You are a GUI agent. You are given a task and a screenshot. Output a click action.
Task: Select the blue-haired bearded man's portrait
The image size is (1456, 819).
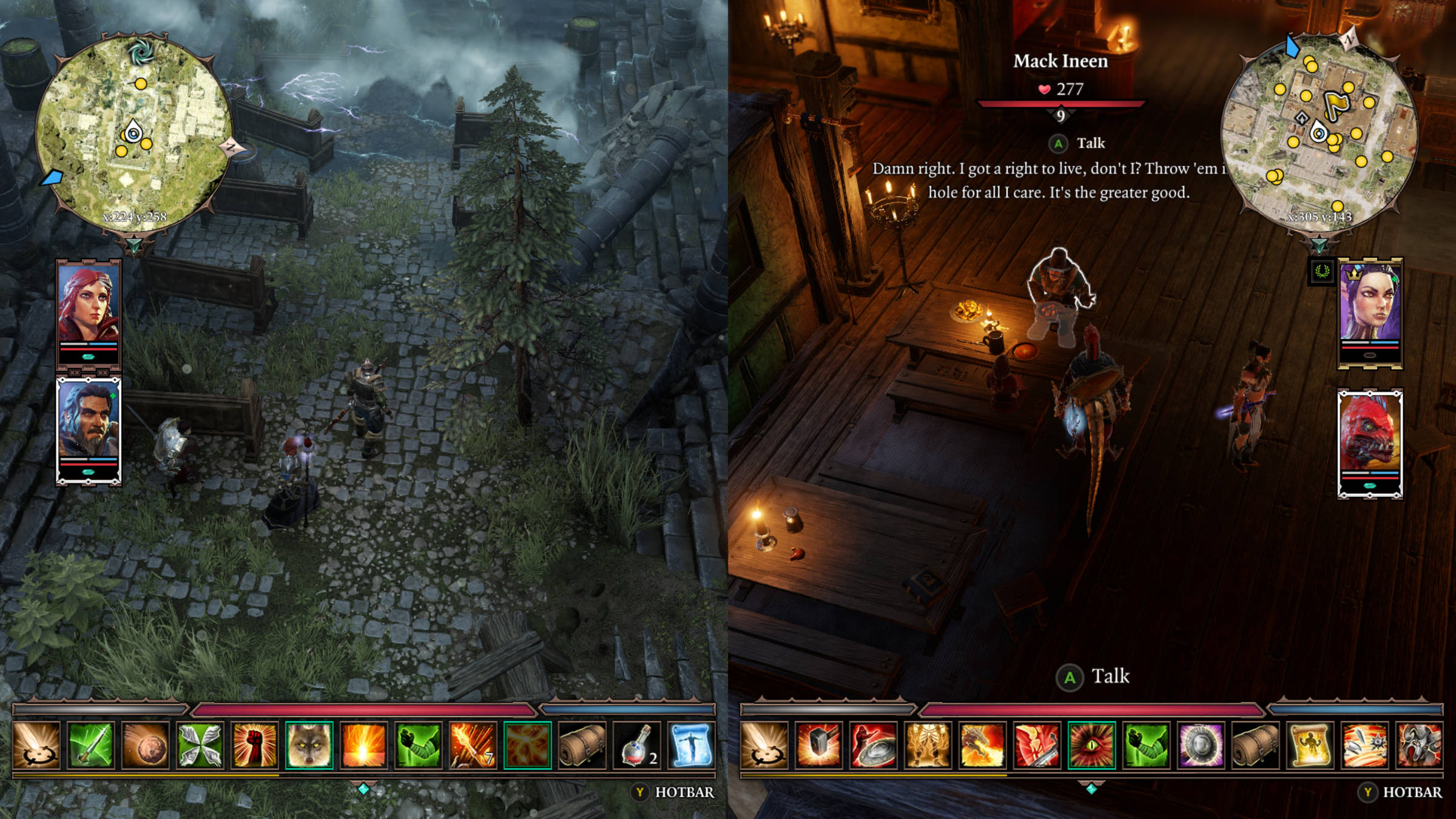click(x=89, y=423)
